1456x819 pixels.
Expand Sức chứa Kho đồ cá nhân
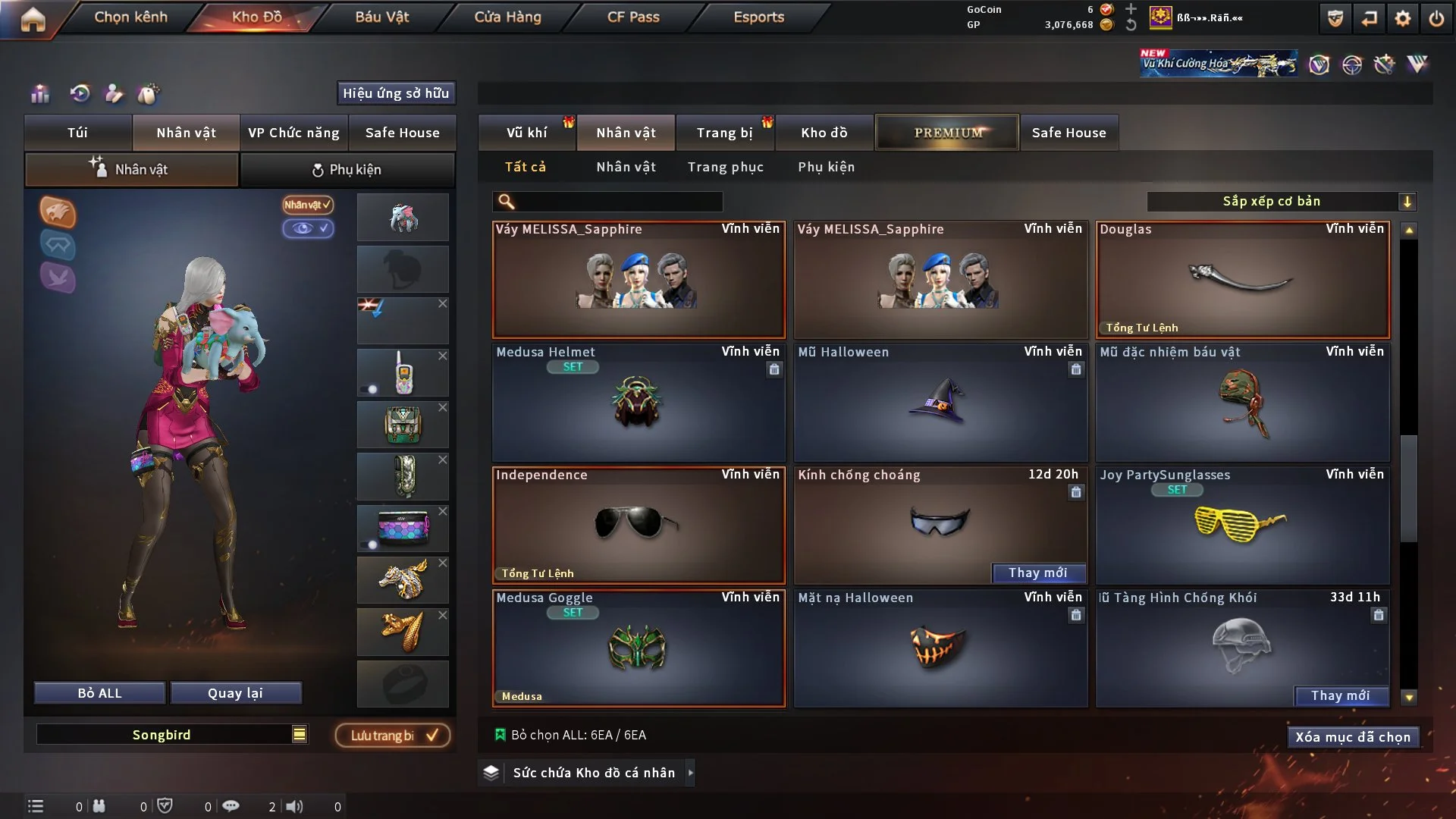pyautogui.click(x=593, y=773)
